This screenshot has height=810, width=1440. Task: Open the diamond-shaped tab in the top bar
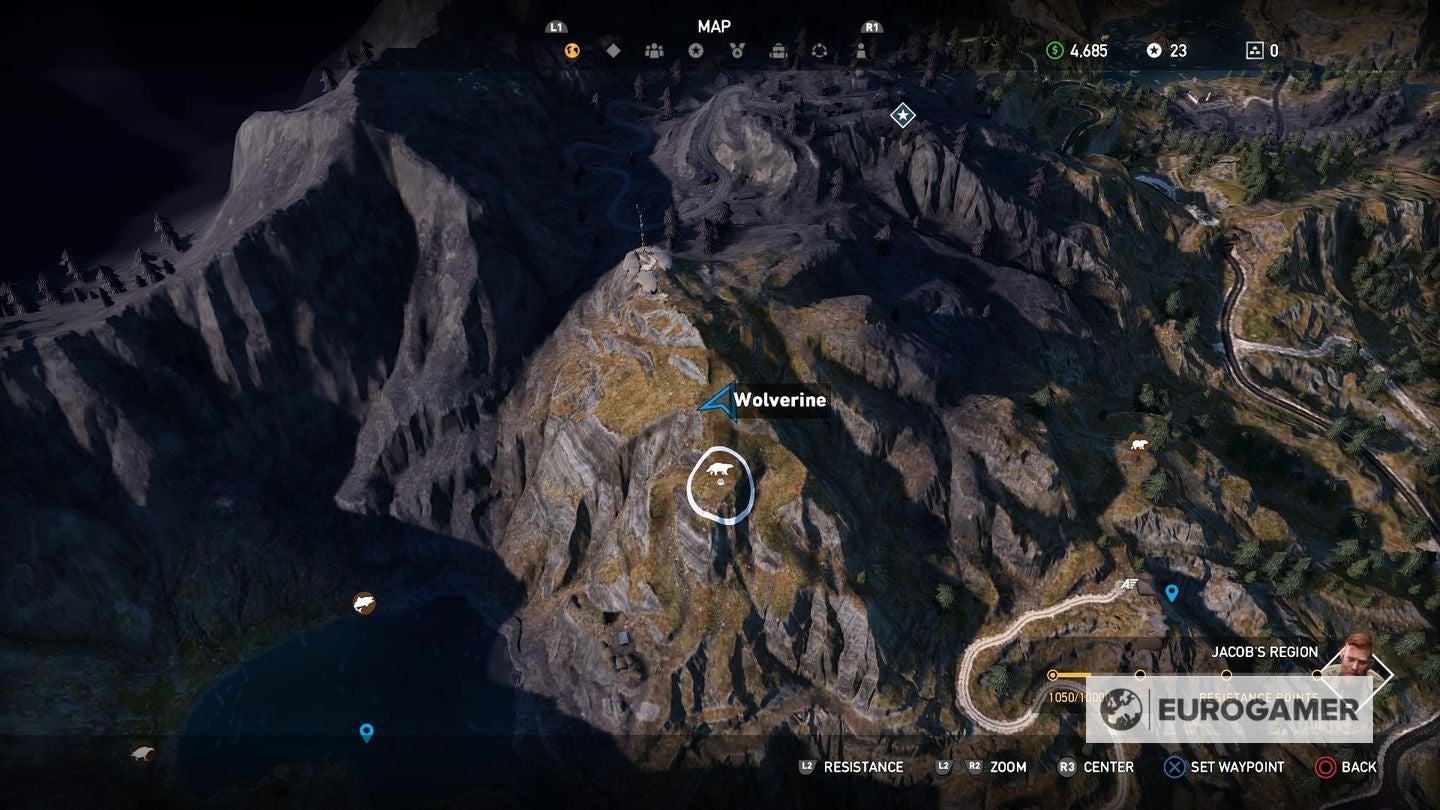coord(613,51)
